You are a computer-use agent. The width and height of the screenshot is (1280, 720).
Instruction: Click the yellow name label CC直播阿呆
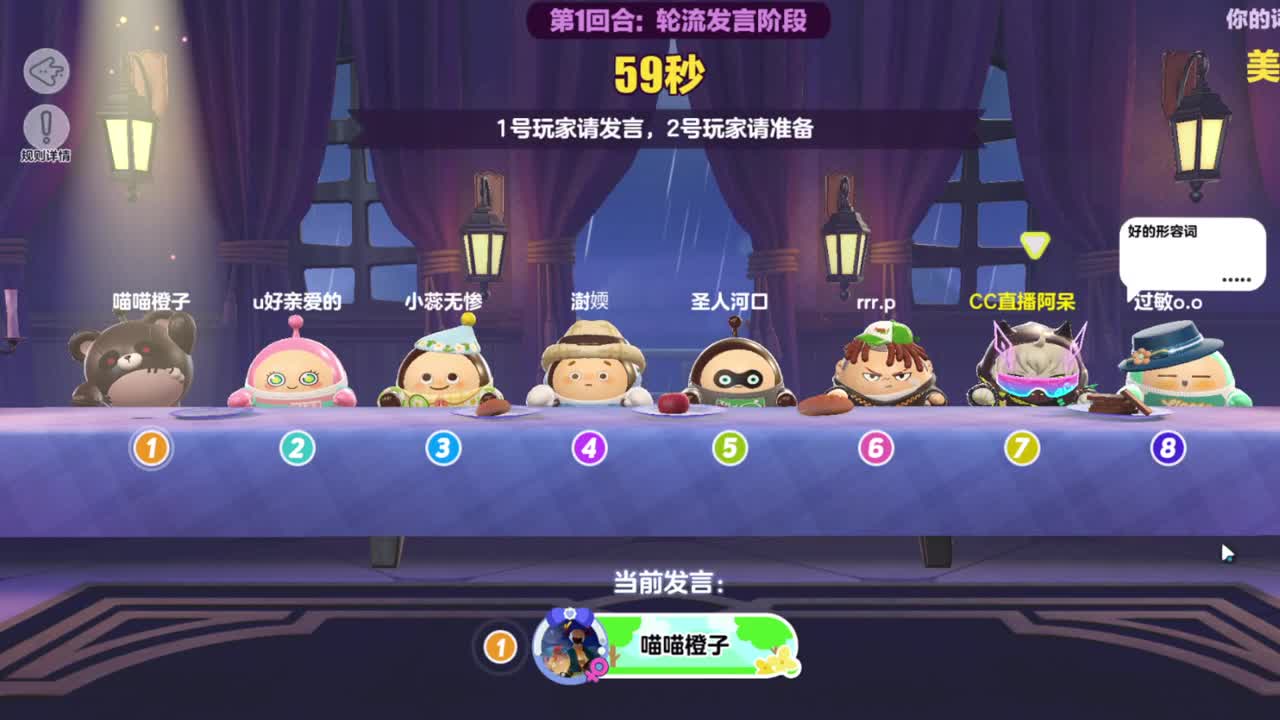(x=1021, y=299)
